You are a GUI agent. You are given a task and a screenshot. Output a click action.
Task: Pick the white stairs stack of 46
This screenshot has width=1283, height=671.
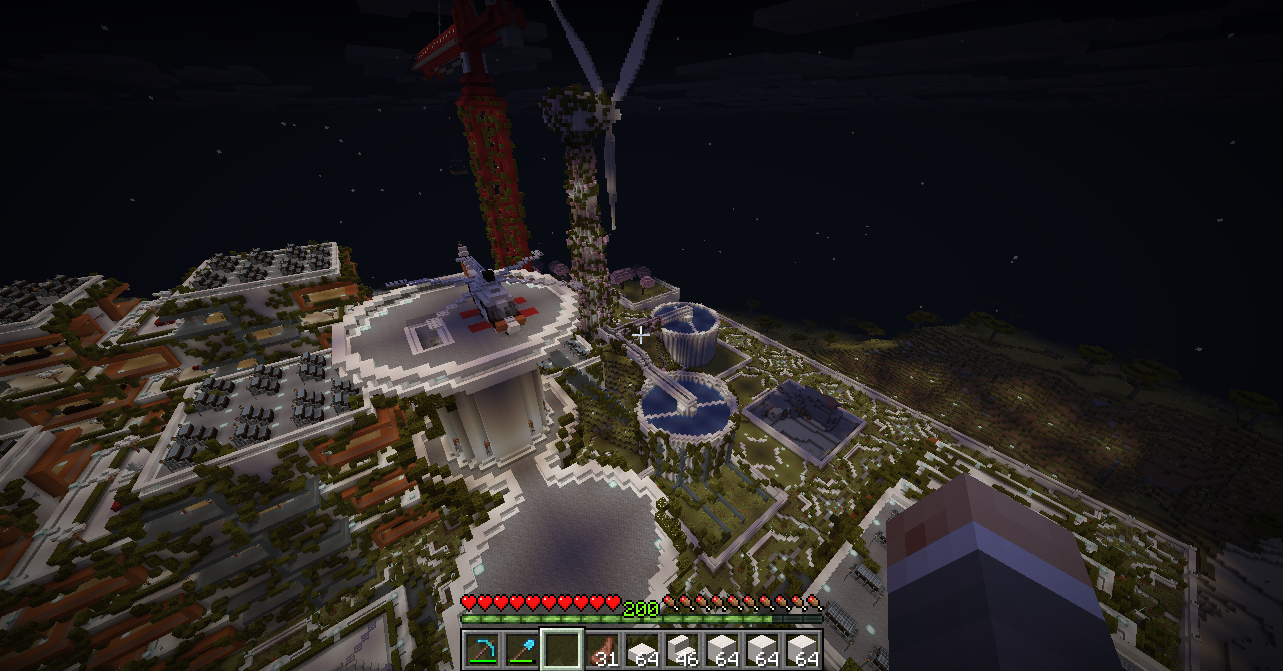pyautogui.click(x=681, y=650)
